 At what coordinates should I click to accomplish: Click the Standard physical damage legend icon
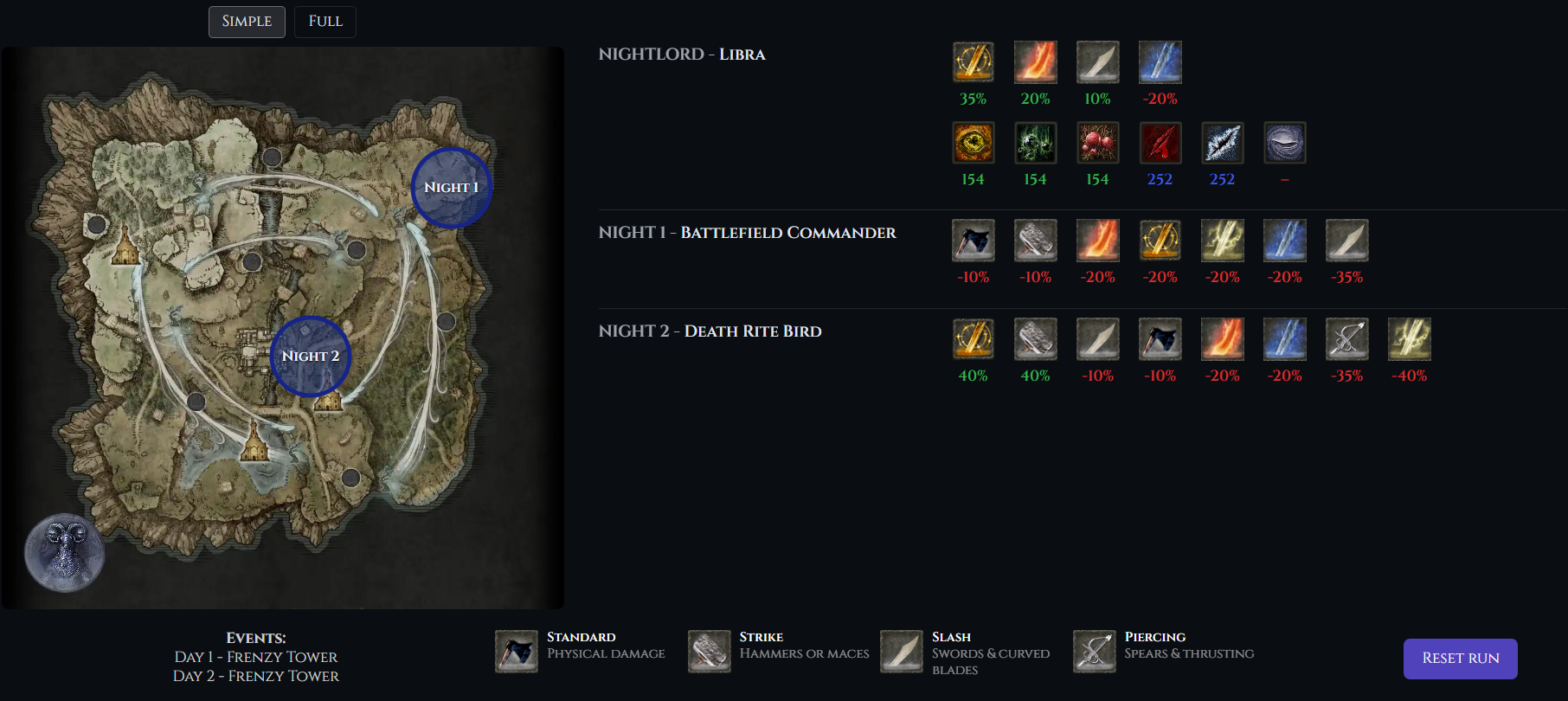pos(517,652)
